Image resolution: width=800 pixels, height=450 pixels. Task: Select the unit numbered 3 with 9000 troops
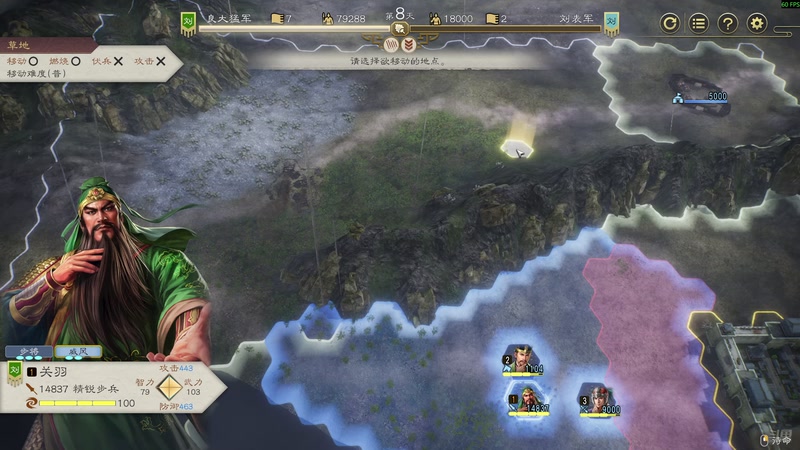[x=597, y=399]
